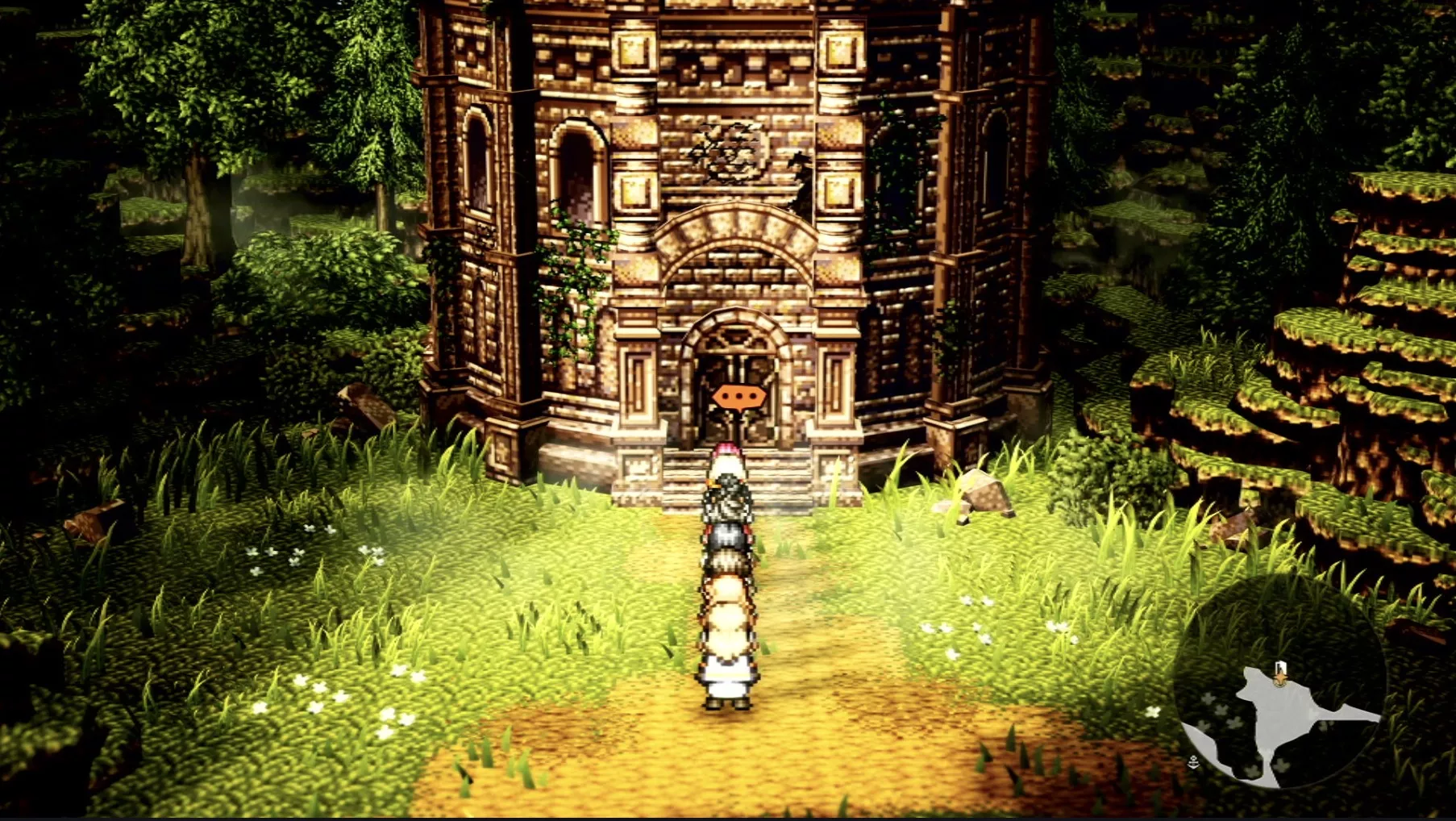The image size is (1456, 821).
Task: Click the door marker on the minimap
Action: coord(1281,665)
